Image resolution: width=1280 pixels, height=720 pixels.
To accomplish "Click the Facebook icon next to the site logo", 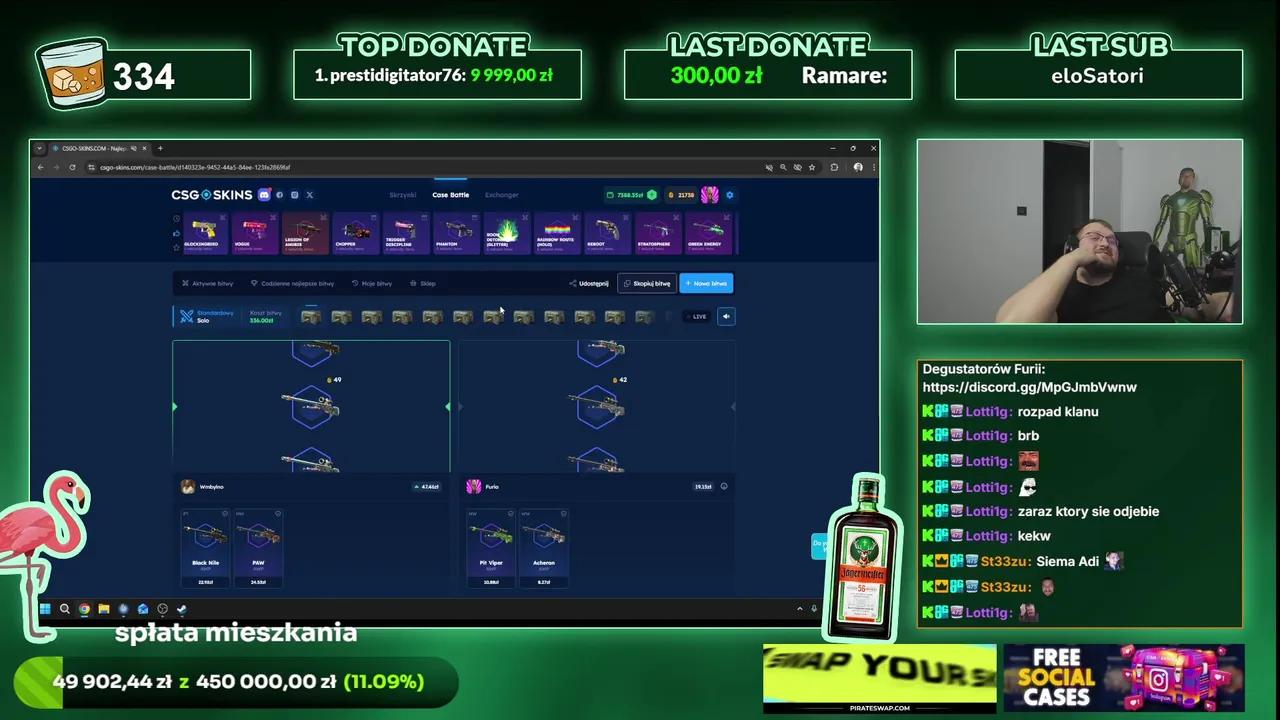I will (x=279, y=195).
